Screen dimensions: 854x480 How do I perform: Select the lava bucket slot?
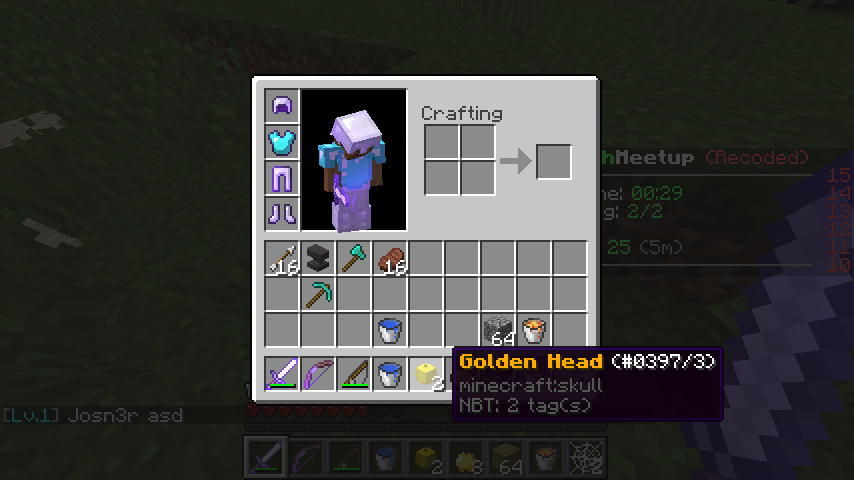coord(534,330)
